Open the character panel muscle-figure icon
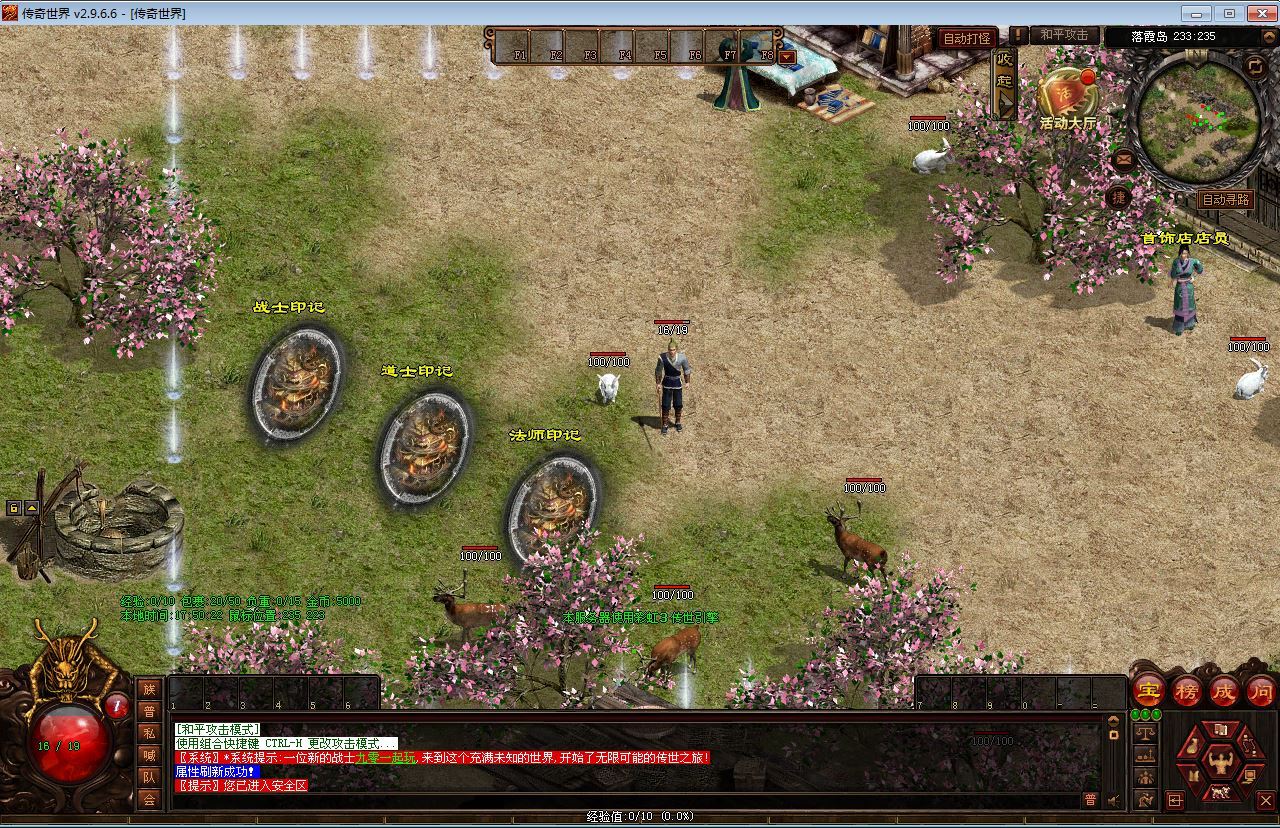 [1220, 763]
